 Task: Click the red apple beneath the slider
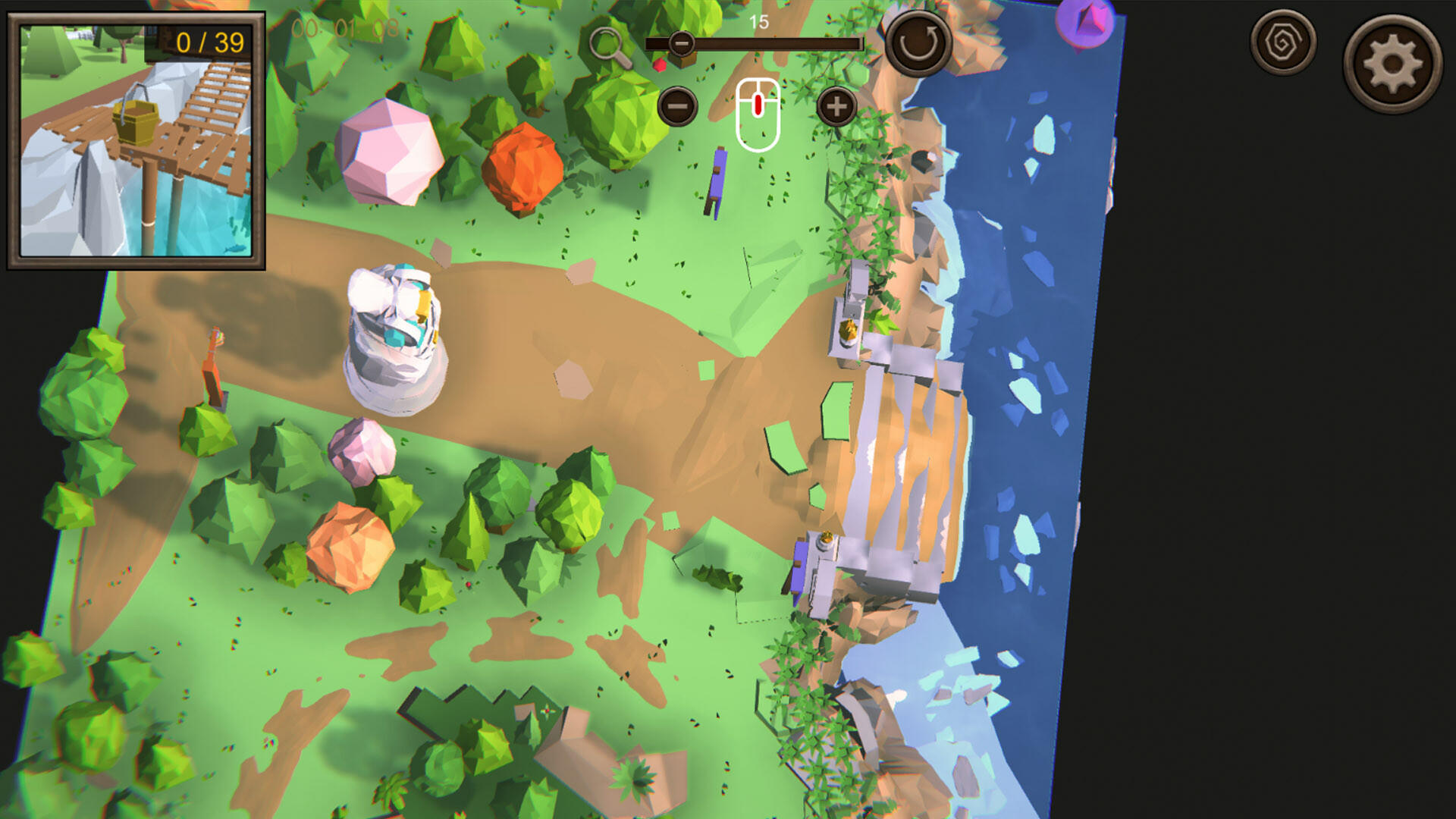pos(661,65)
